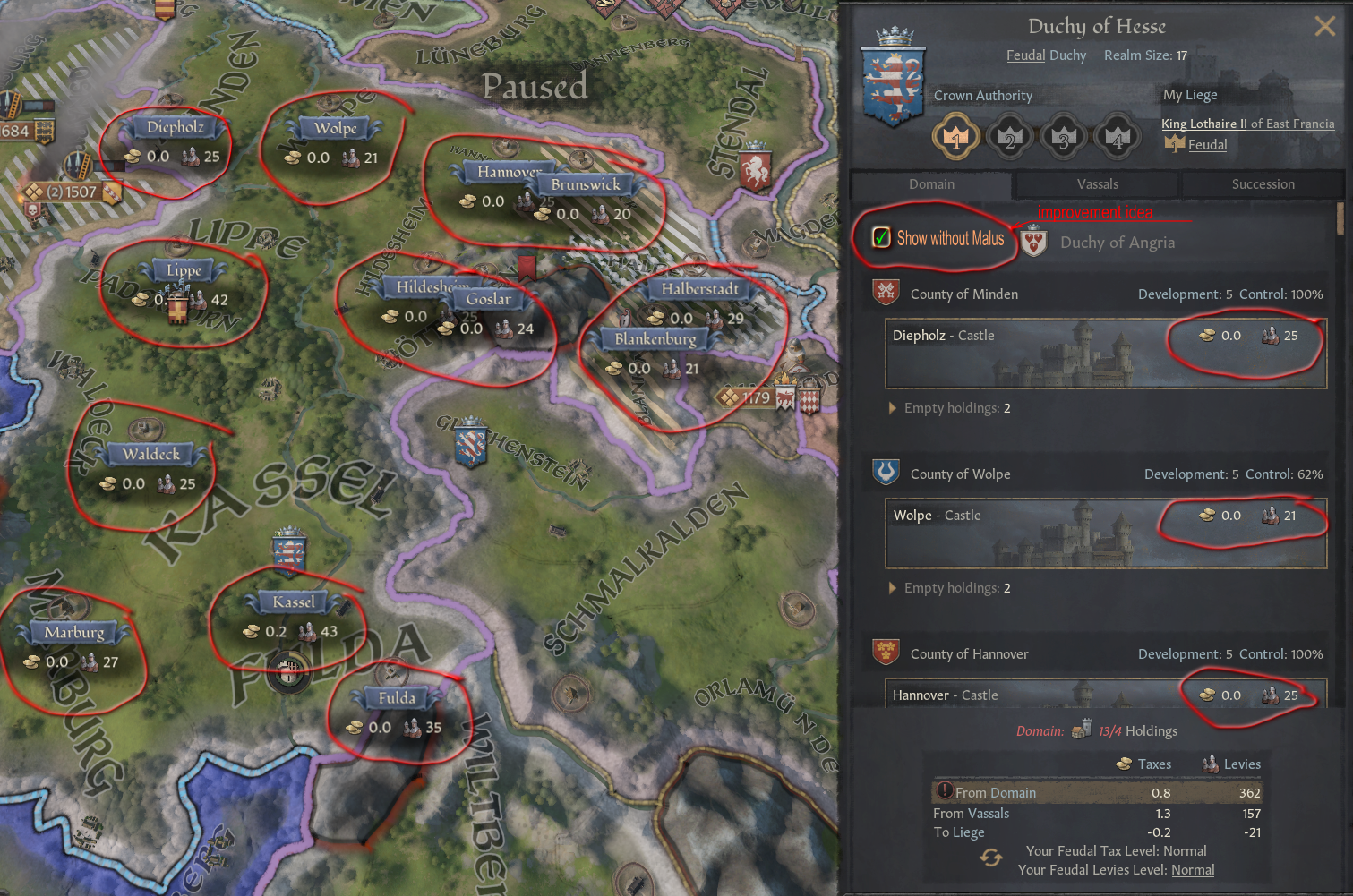Viewport: 1353px width, 896px height.
Task: Click the County of Minden crest icon
Action: [886, 293]
